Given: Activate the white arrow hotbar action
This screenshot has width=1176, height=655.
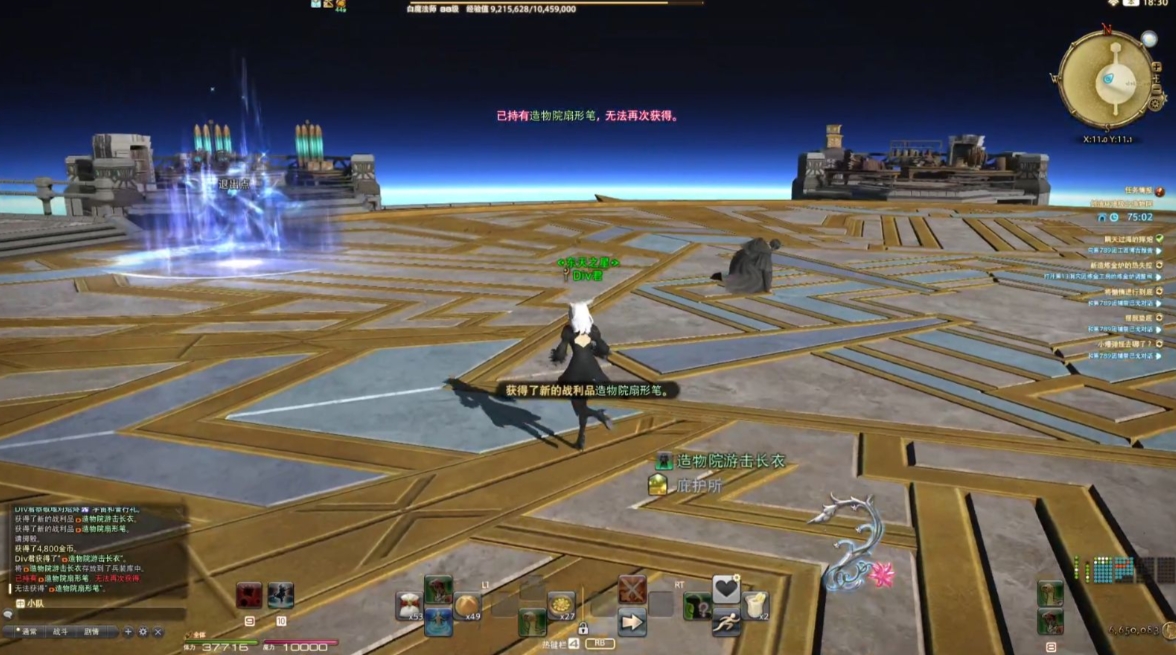Looking at the screenshot, I should (631, 622).
